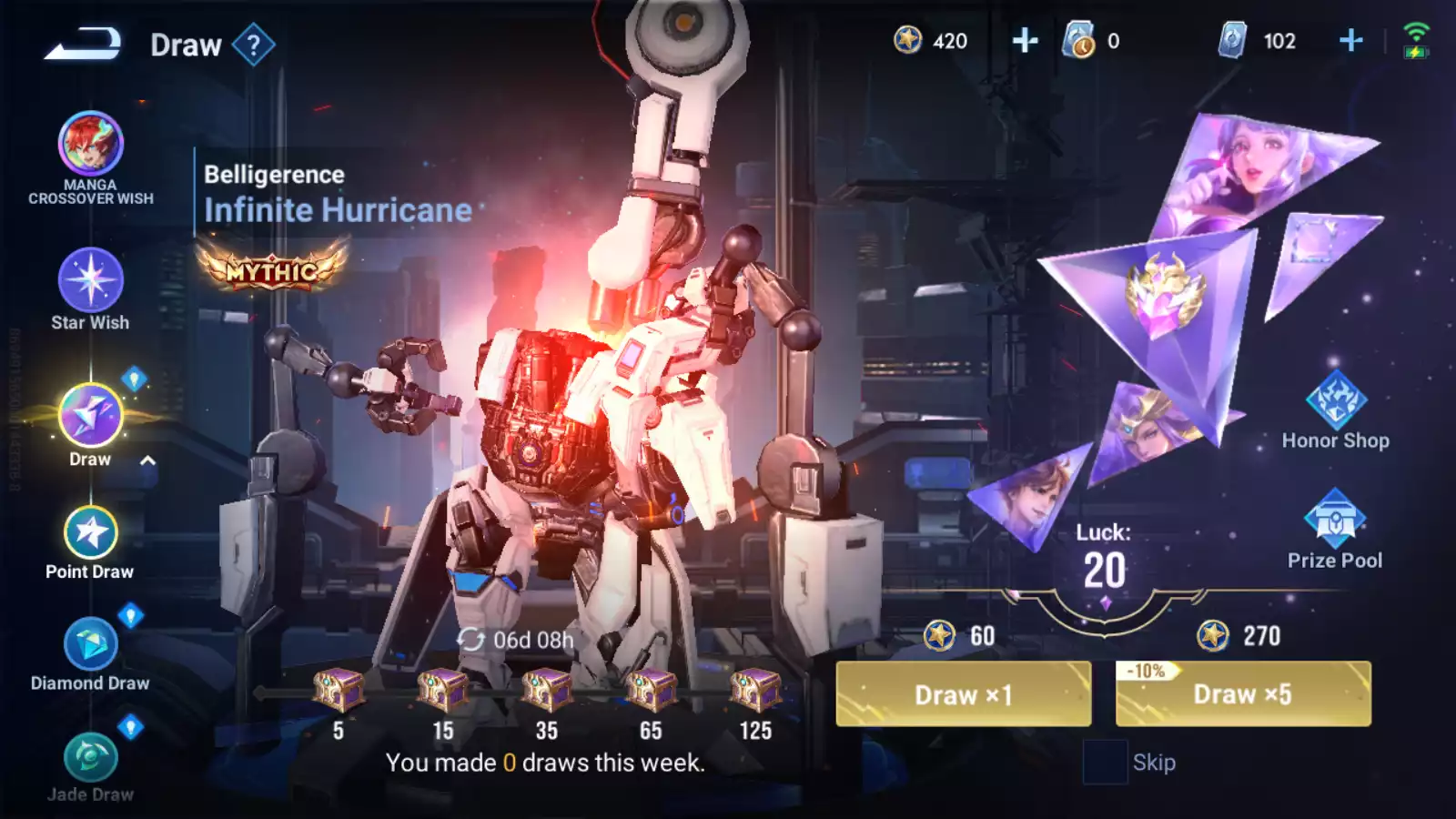Tap the 15-draw reward chest

[442, 691]
